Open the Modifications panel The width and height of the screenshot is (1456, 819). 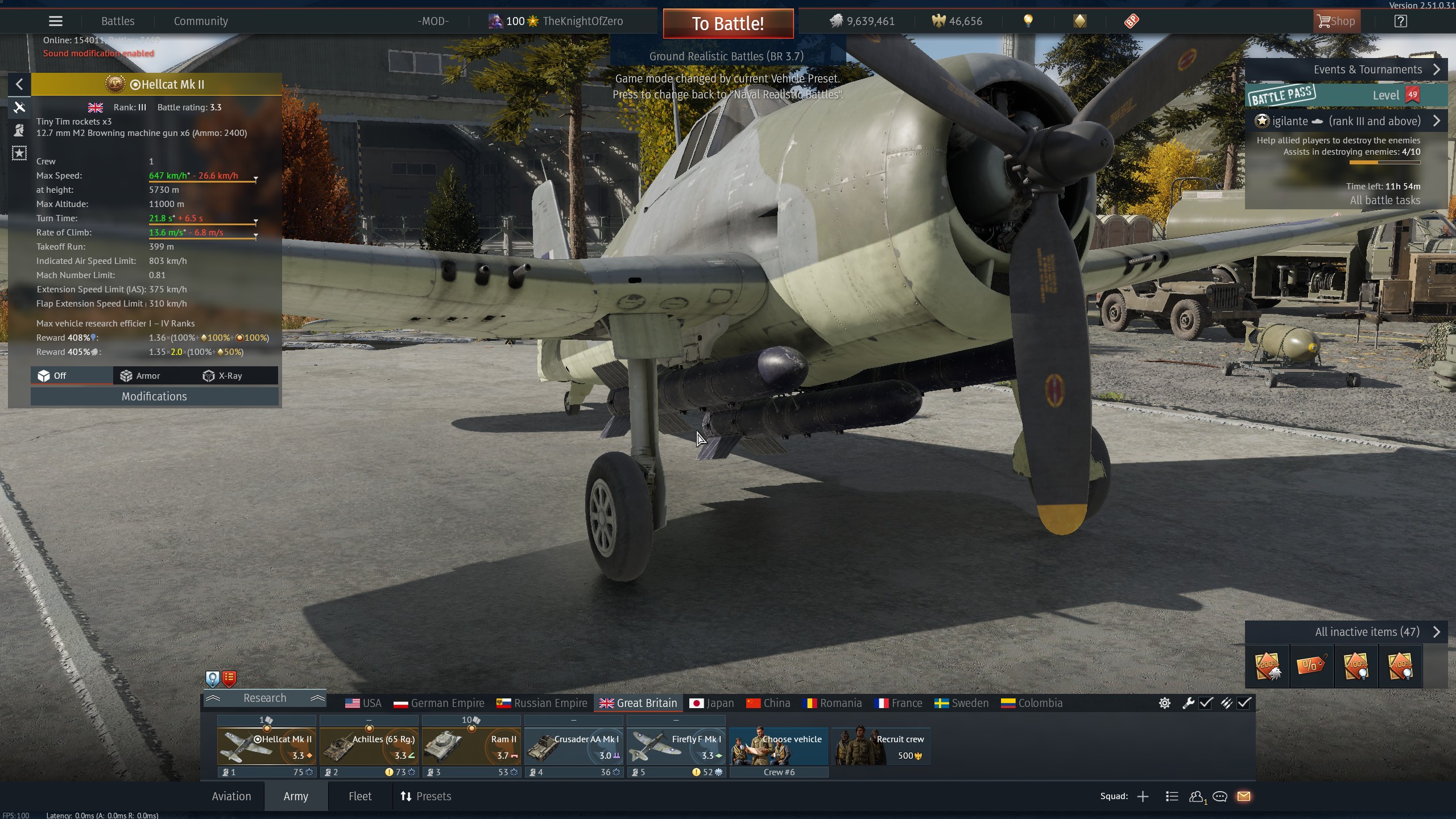154,396
